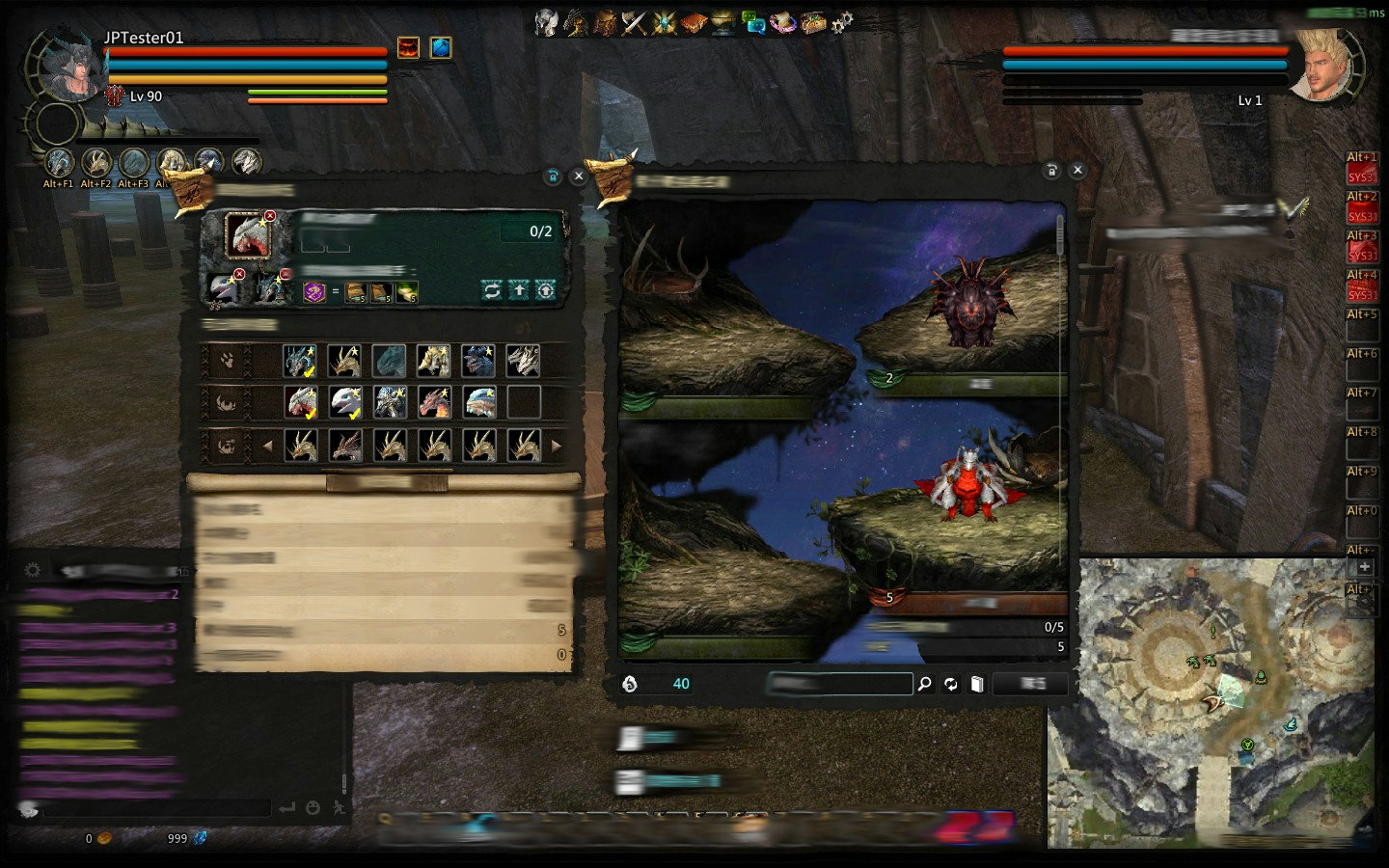The width and height of the screenshot is (1389, 868).
Task: Show next page of dragon list
Action: tap(556, 446)
